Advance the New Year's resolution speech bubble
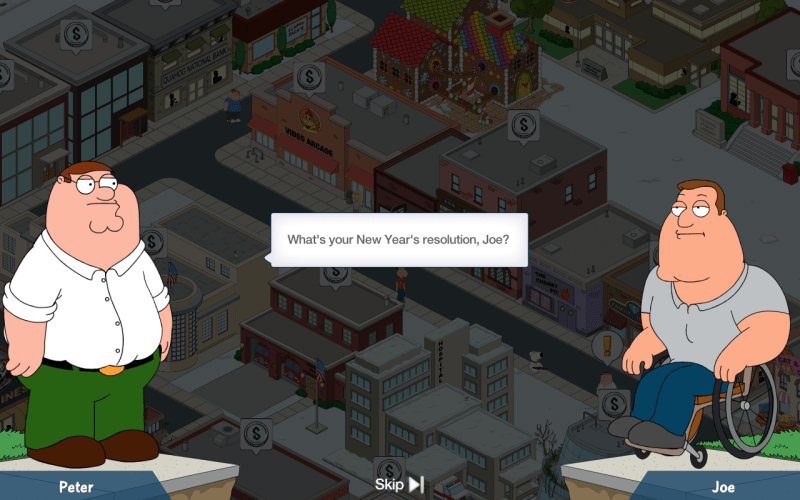800x500 pixels. 399,240
